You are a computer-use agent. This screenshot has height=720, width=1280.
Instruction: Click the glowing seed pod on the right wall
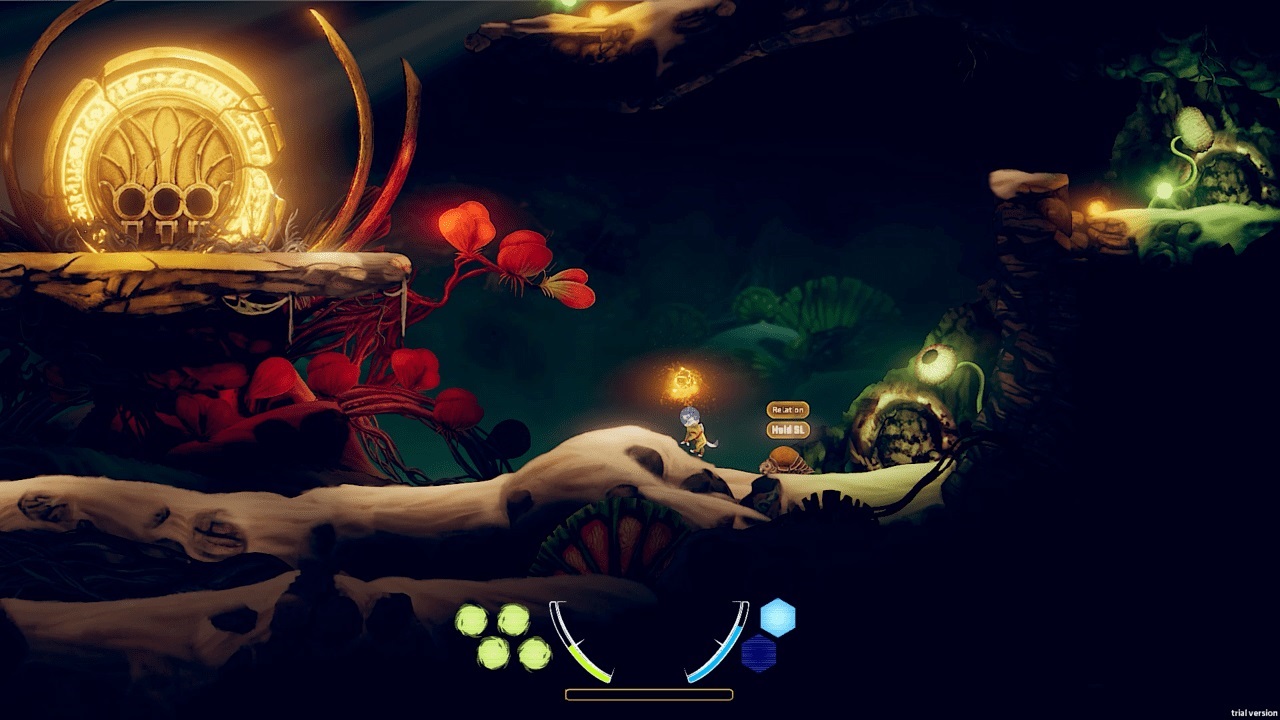(1195, 125)
